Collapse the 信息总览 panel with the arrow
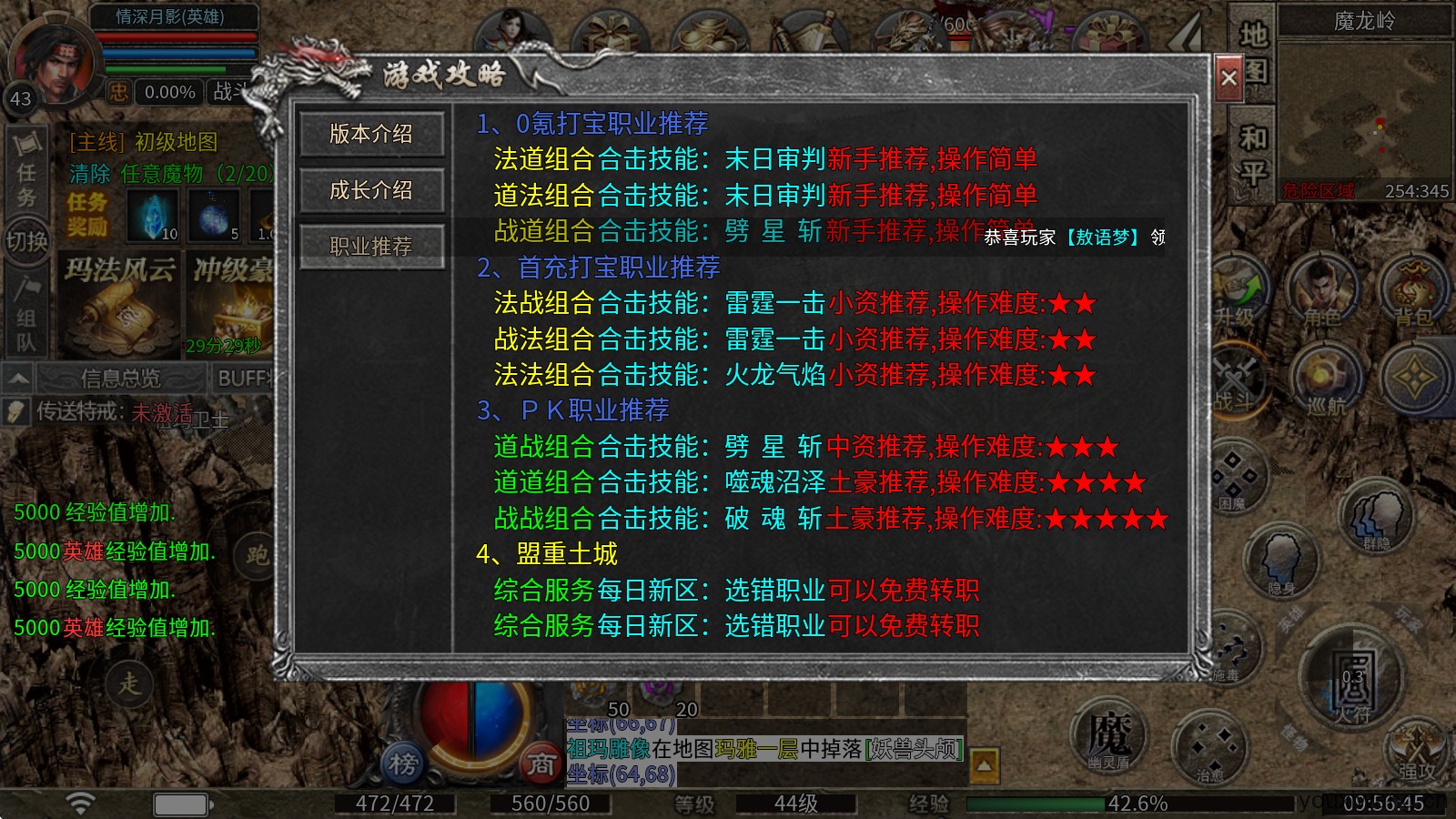The image size is (1456, 819). click(x=17, y=377)
